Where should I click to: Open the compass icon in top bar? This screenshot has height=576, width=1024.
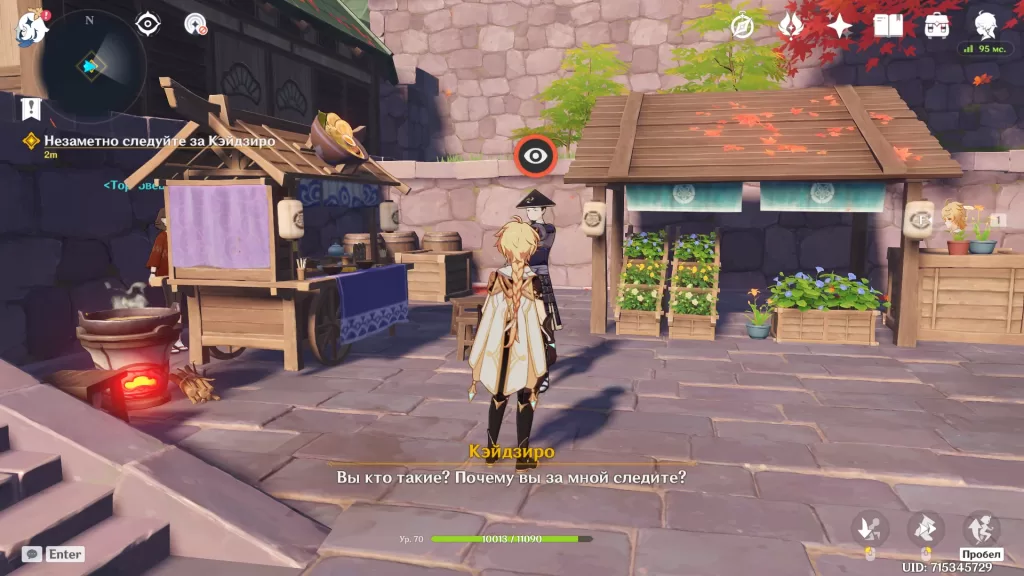pyautogui.click(x=742, y=26)
